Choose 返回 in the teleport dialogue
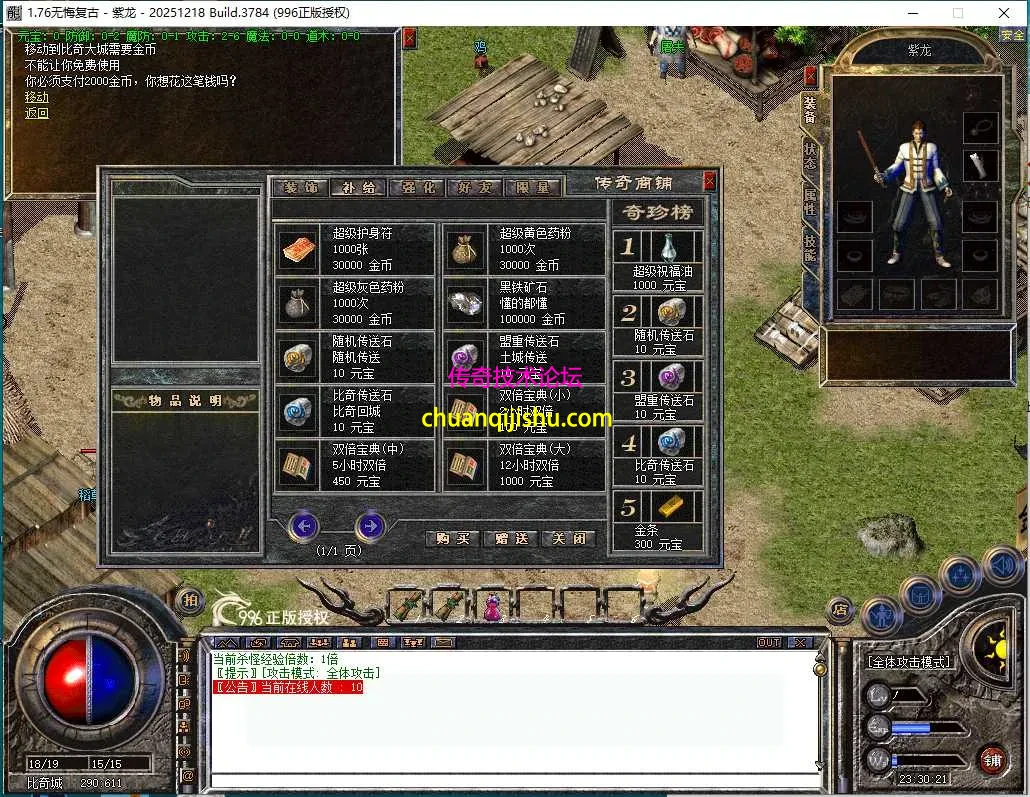The height and width of the screenshot is (797, 1030). (x=36, y=113)
